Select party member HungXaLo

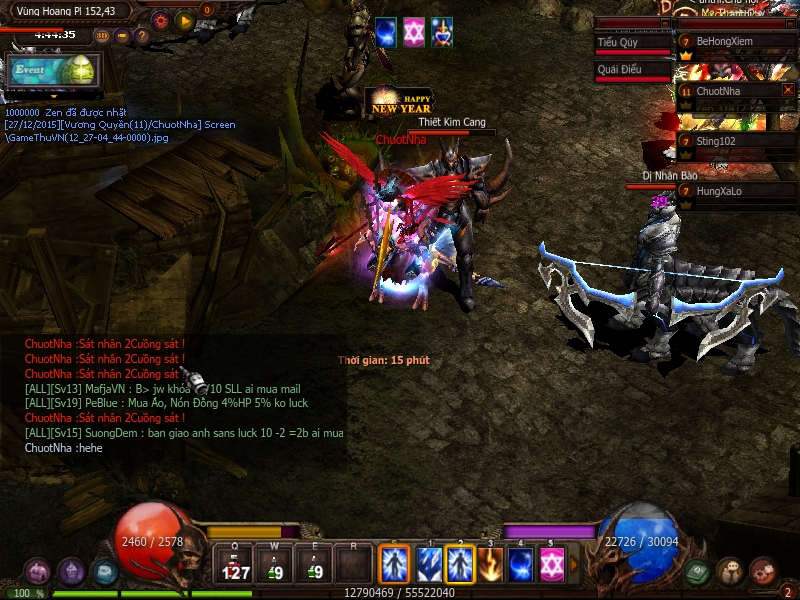point(735,190)
